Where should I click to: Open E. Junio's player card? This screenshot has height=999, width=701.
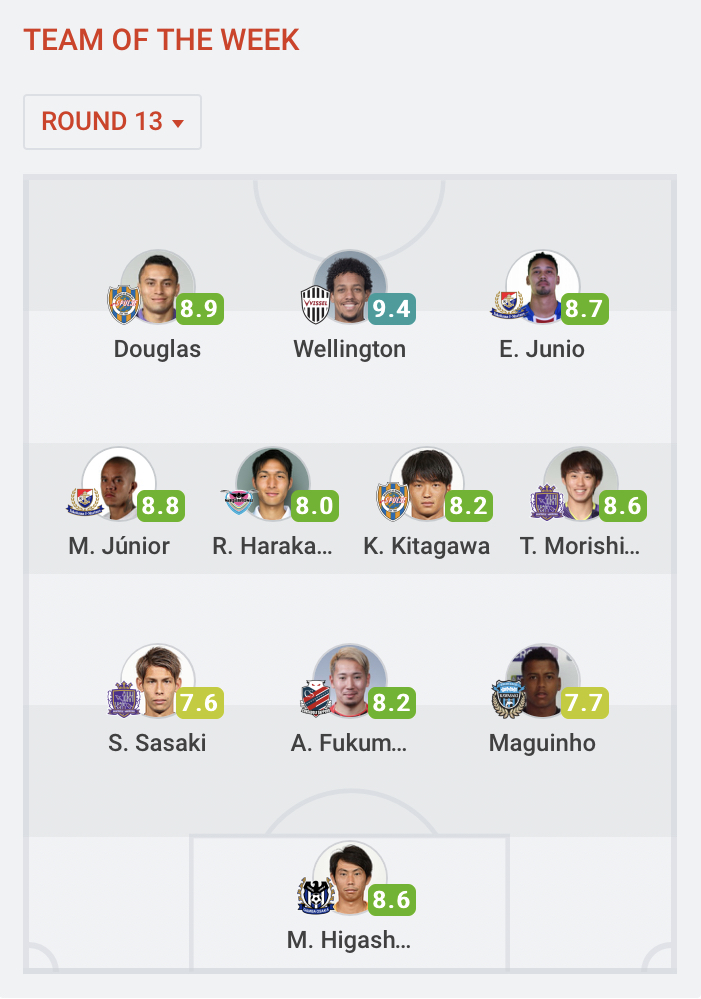coord(543,288)
